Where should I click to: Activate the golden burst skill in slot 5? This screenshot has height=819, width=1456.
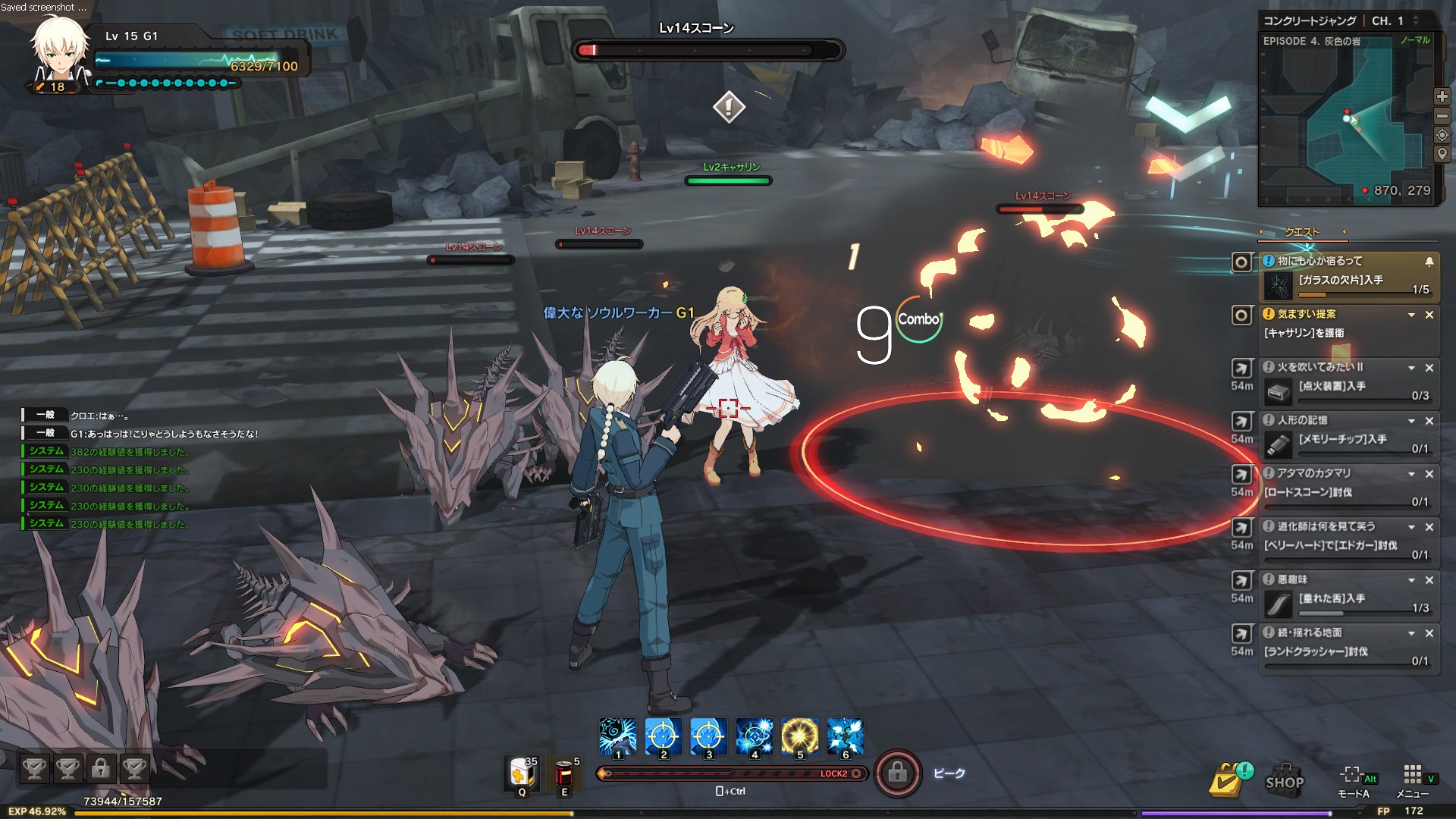[x=799, y=736]
